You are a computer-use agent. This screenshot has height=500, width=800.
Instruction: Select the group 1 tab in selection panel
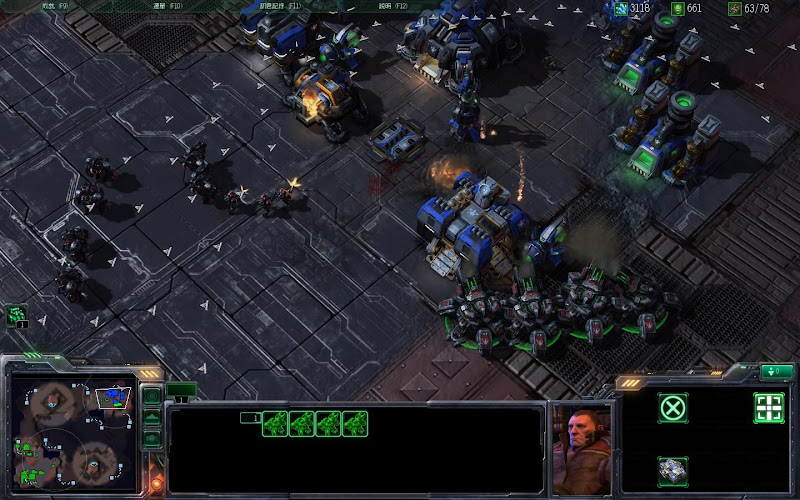click(x=250, y=418)
